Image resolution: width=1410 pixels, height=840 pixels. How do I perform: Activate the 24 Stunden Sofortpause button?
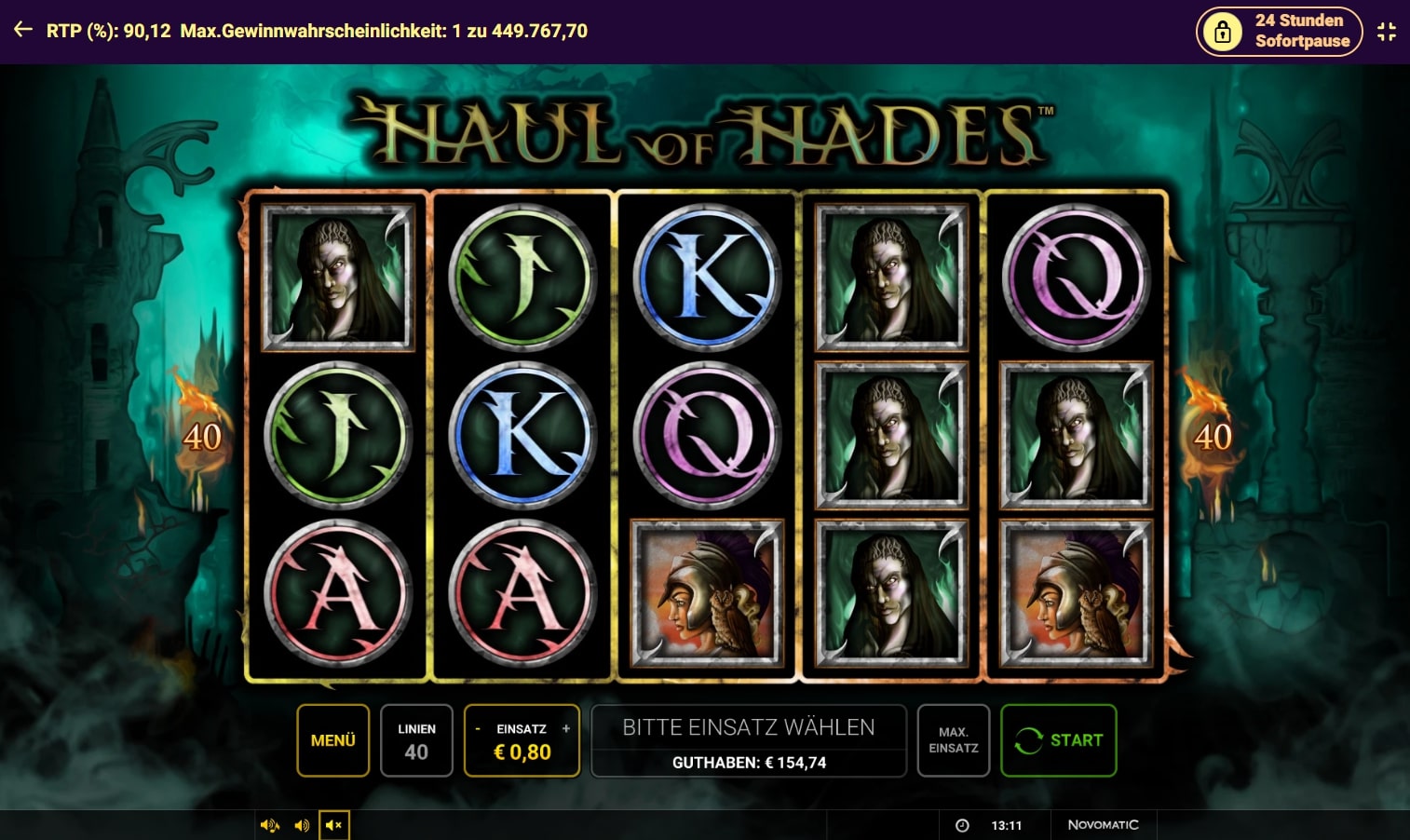(1279, 31)
